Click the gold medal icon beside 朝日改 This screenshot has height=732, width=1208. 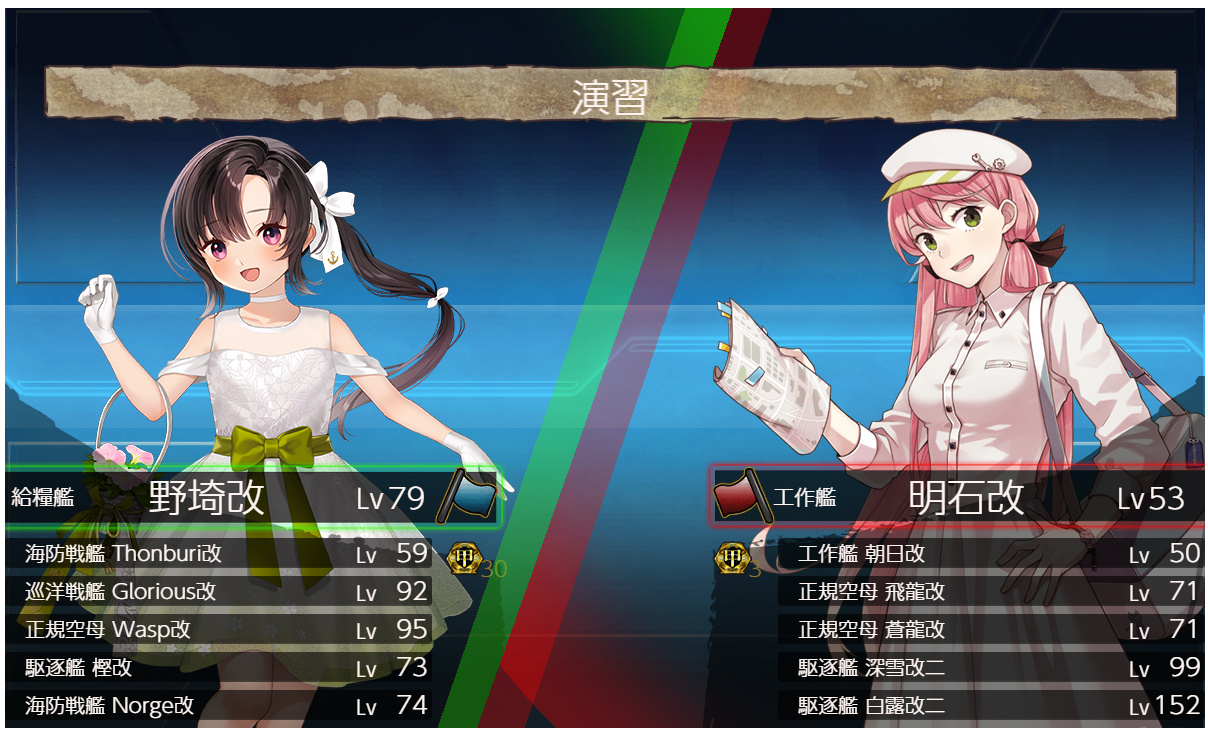point(732,558)
